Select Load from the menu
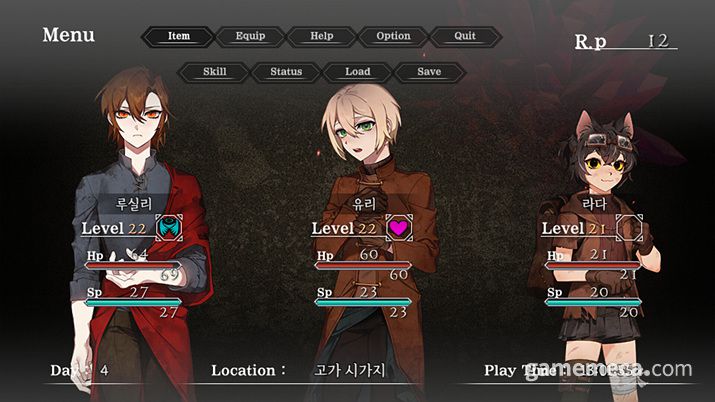The width and height of the screenshot is (715, 402). (x=358, y=72)
